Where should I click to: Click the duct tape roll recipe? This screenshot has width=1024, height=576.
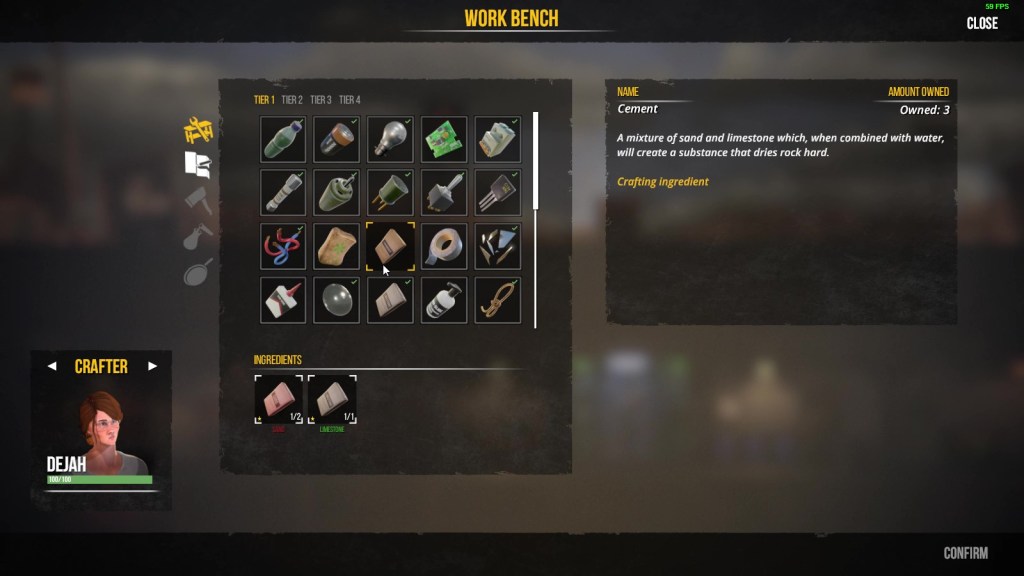[444, 246]
